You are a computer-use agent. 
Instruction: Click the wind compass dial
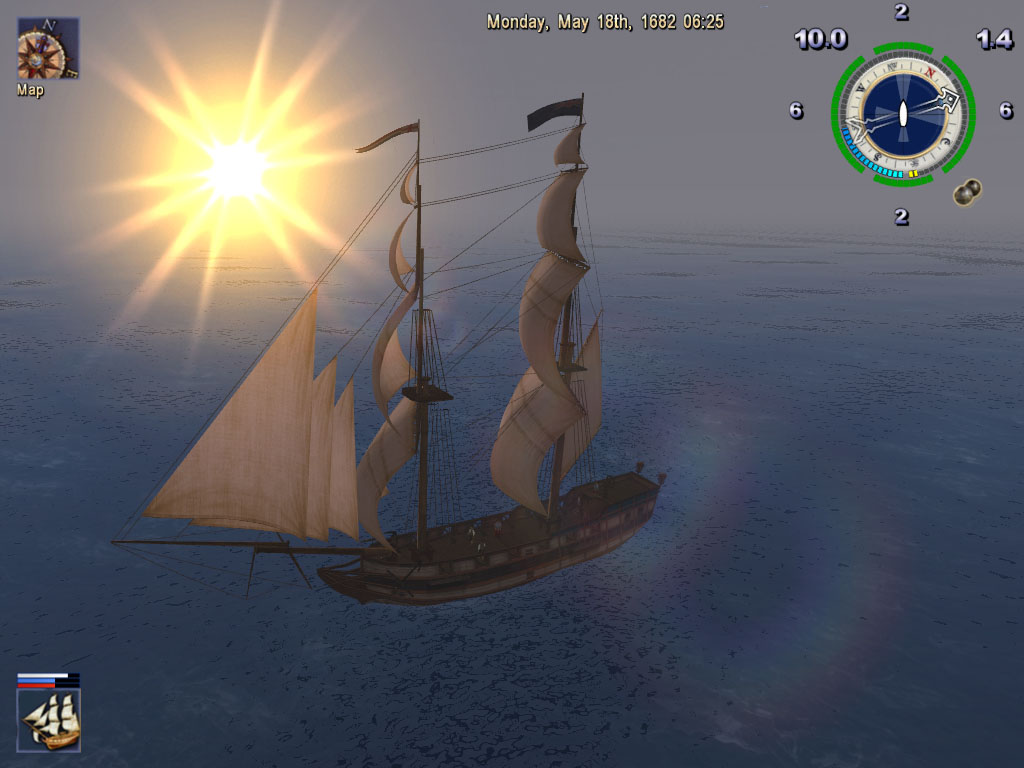pyautogui.click(x=902, y=114)
